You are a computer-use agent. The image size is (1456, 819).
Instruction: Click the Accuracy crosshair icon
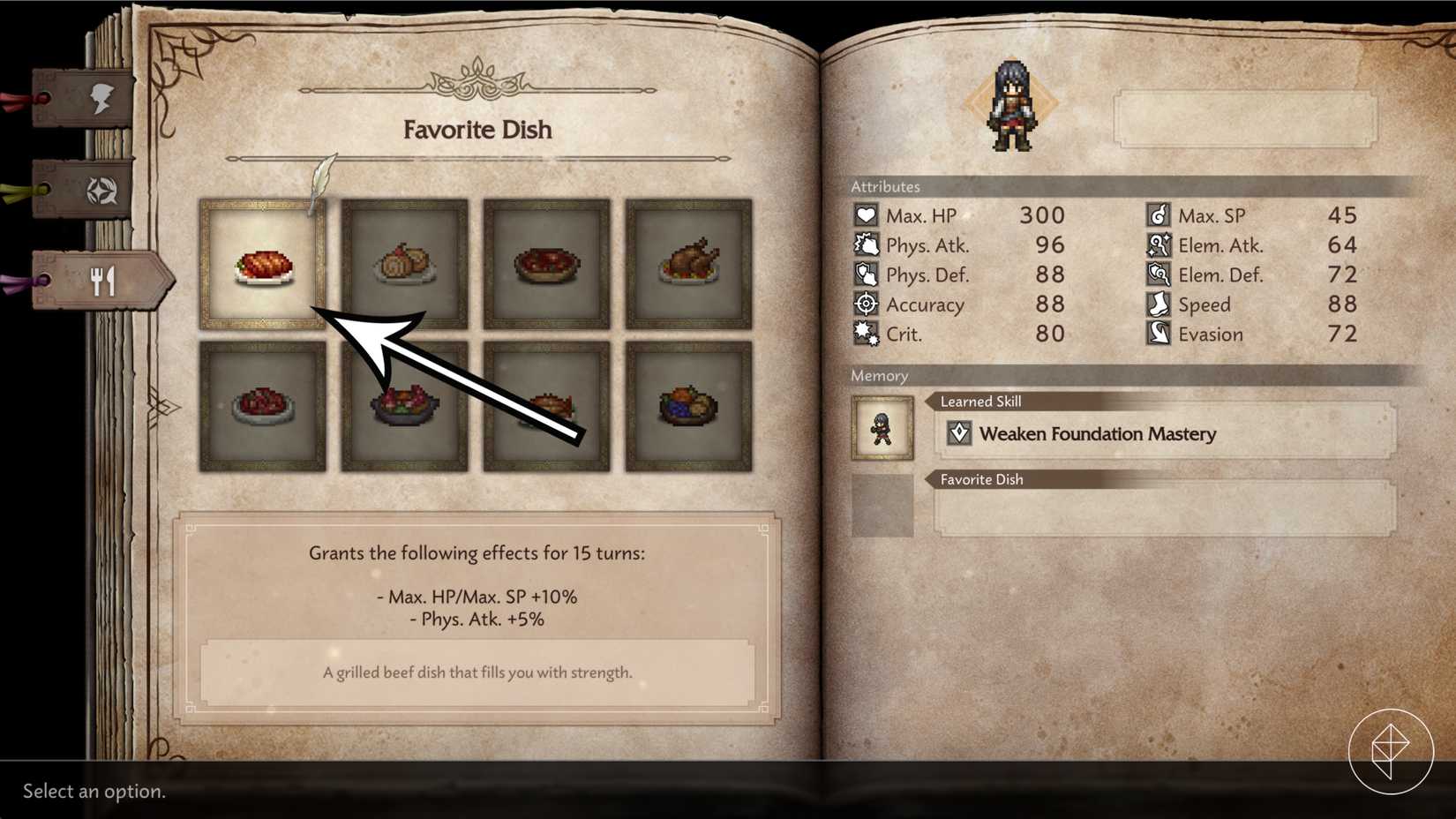tap(867, 304)
